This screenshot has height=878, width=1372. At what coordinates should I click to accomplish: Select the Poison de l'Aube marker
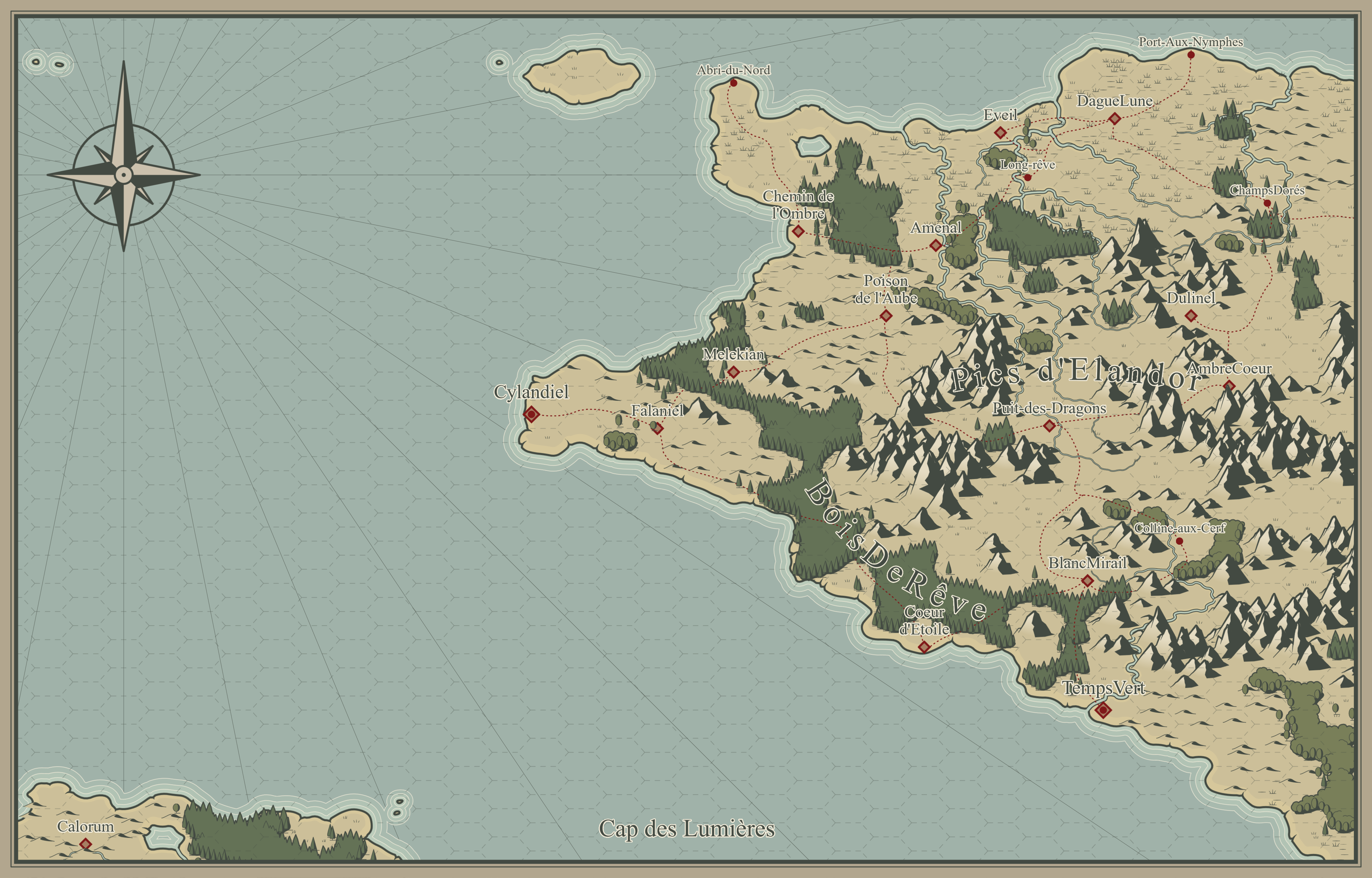tap(886, 315)
